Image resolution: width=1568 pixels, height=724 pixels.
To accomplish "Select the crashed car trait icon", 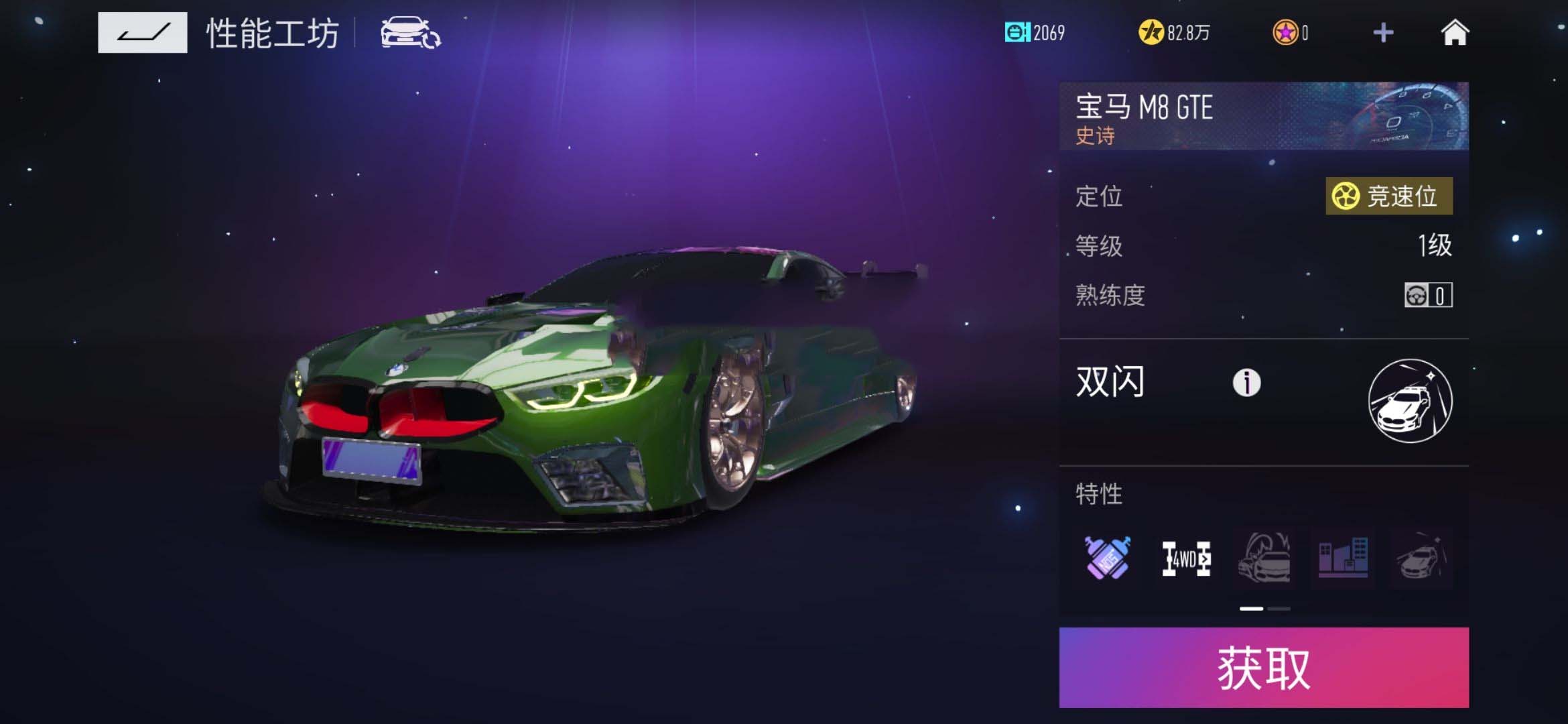I will pos(1264,558).
